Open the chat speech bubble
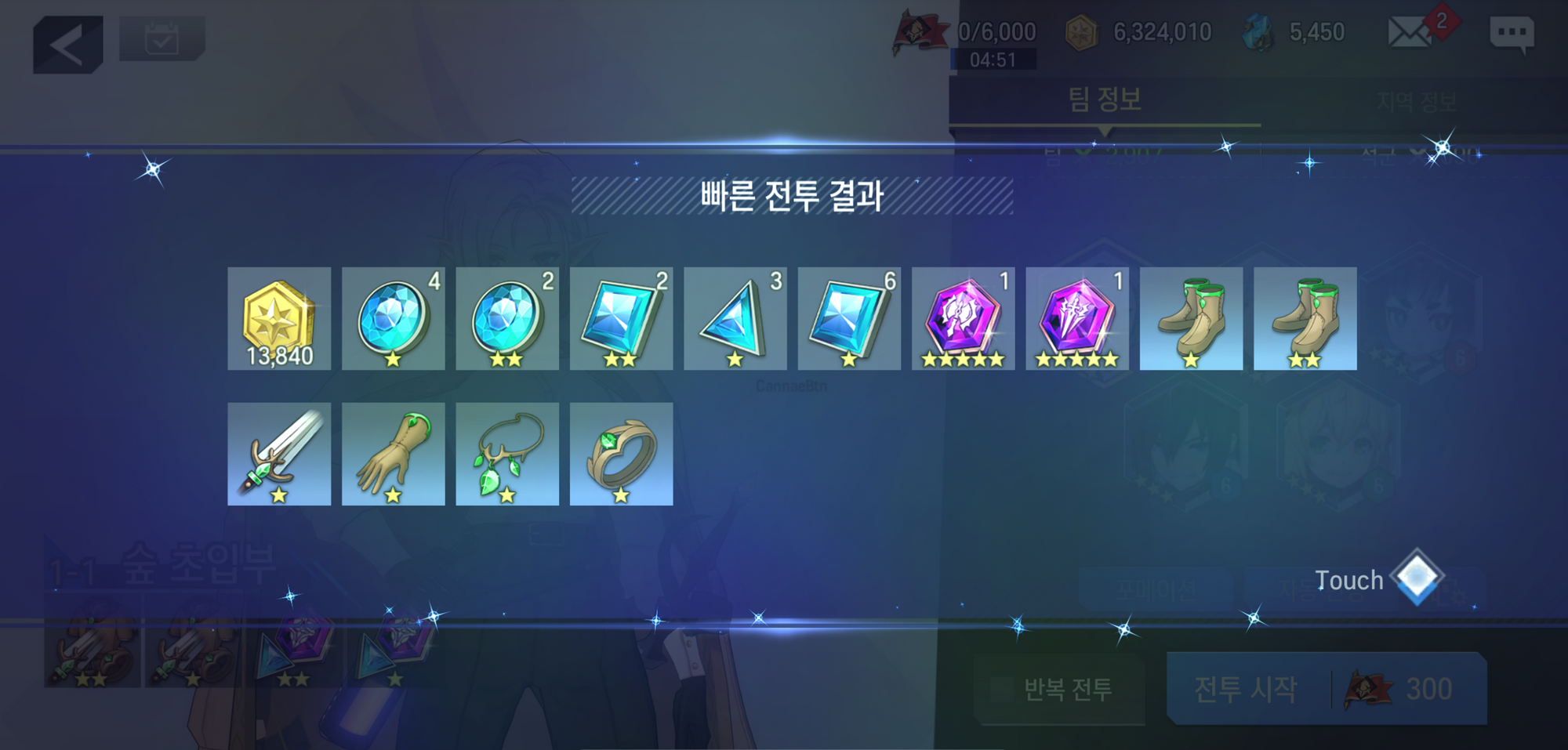 [1511, 34]
